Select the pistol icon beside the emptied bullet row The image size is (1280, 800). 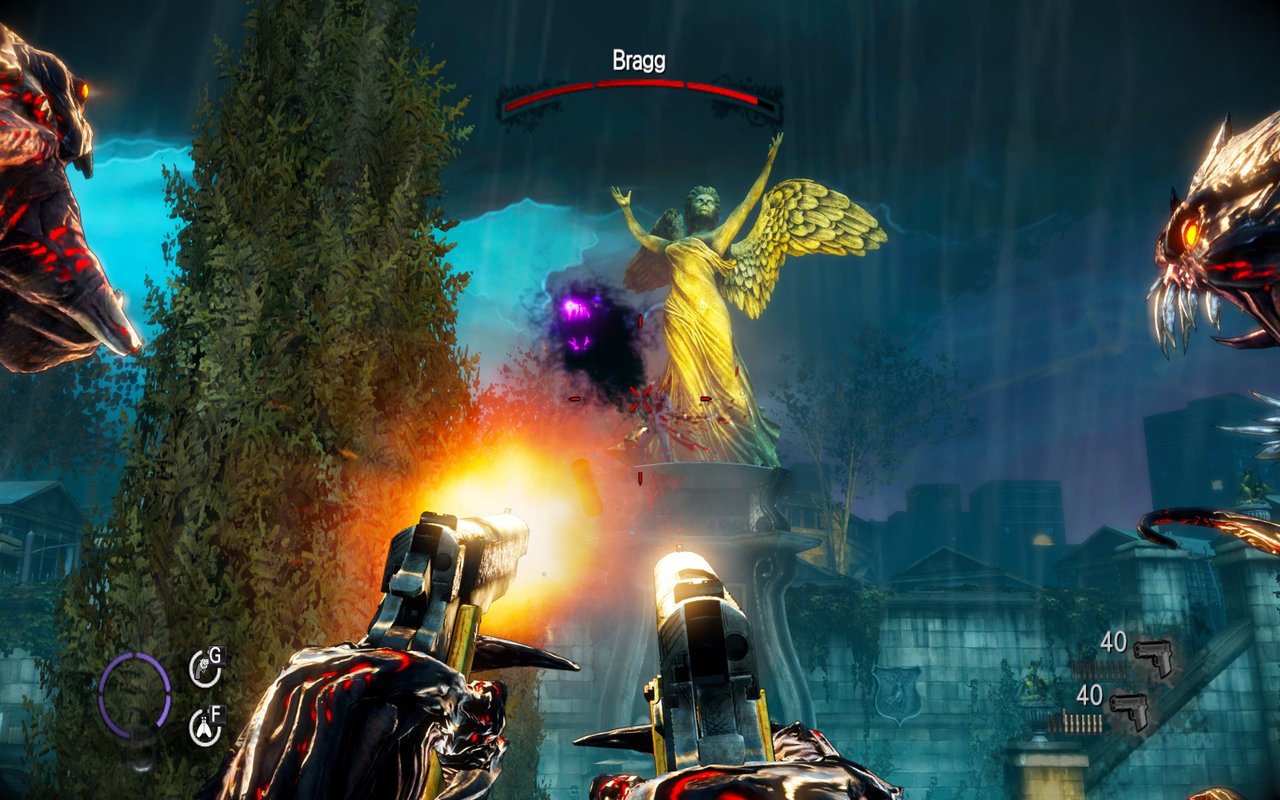tap(1152, 656)
